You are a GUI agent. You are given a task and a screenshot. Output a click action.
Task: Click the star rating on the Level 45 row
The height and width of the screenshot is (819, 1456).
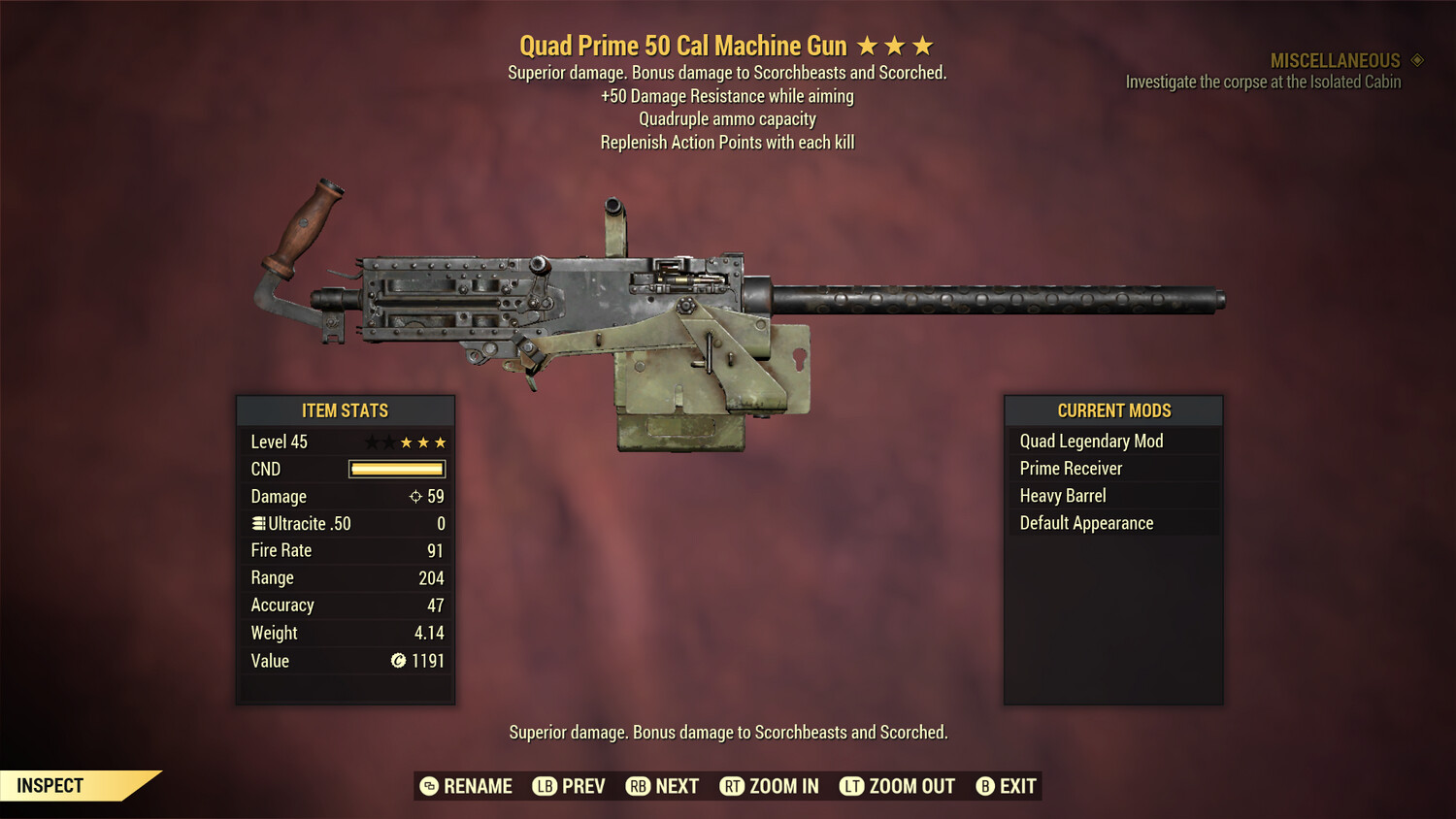tap(406, 442)
